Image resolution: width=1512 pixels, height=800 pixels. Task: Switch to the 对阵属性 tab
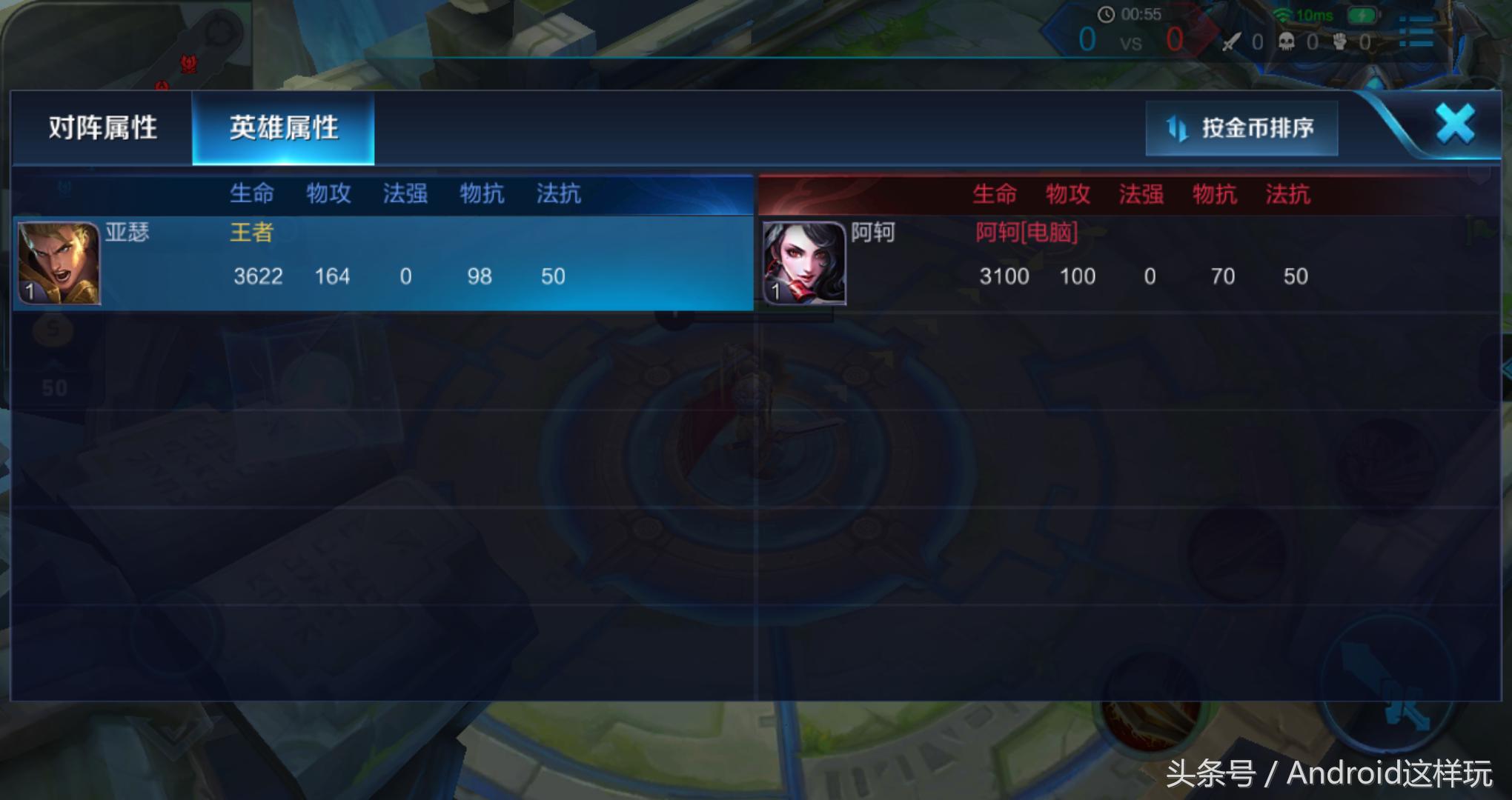102,128
